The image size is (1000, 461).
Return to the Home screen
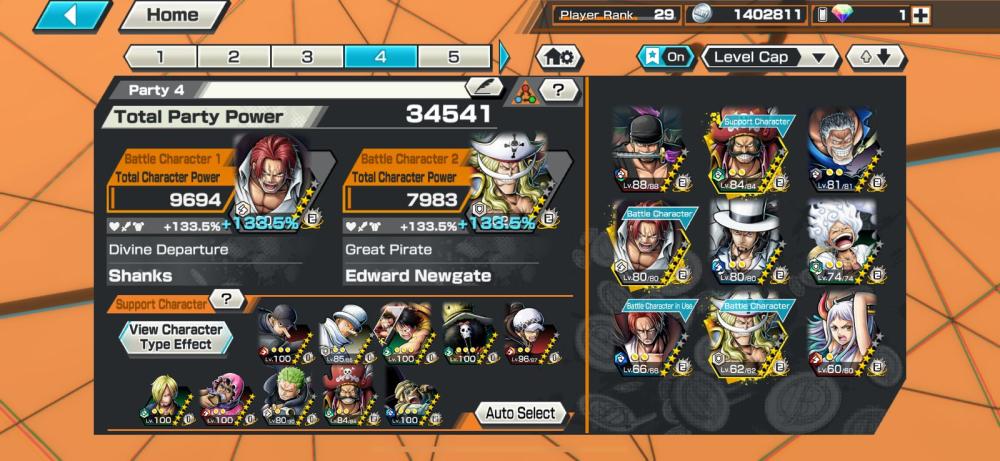pyautogui.click(x=171, y=15)
